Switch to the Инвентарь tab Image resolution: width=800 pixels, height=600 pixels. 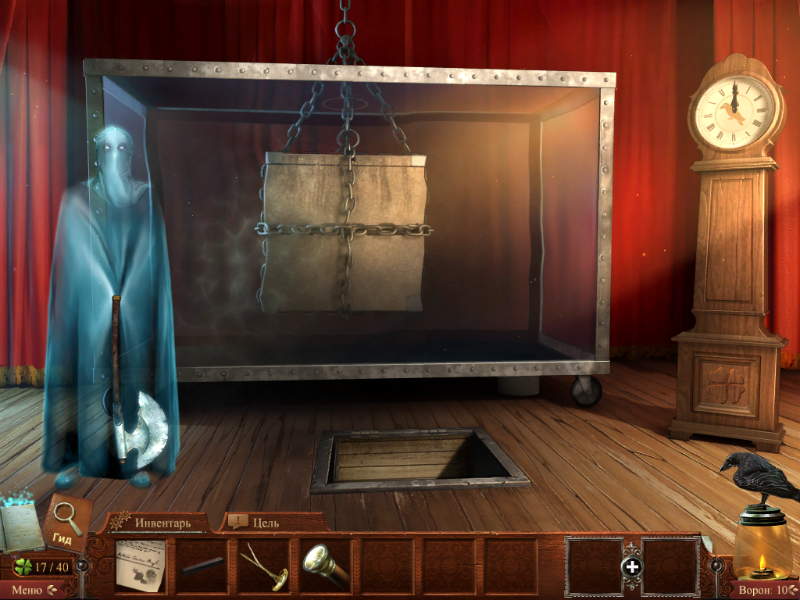160,522
